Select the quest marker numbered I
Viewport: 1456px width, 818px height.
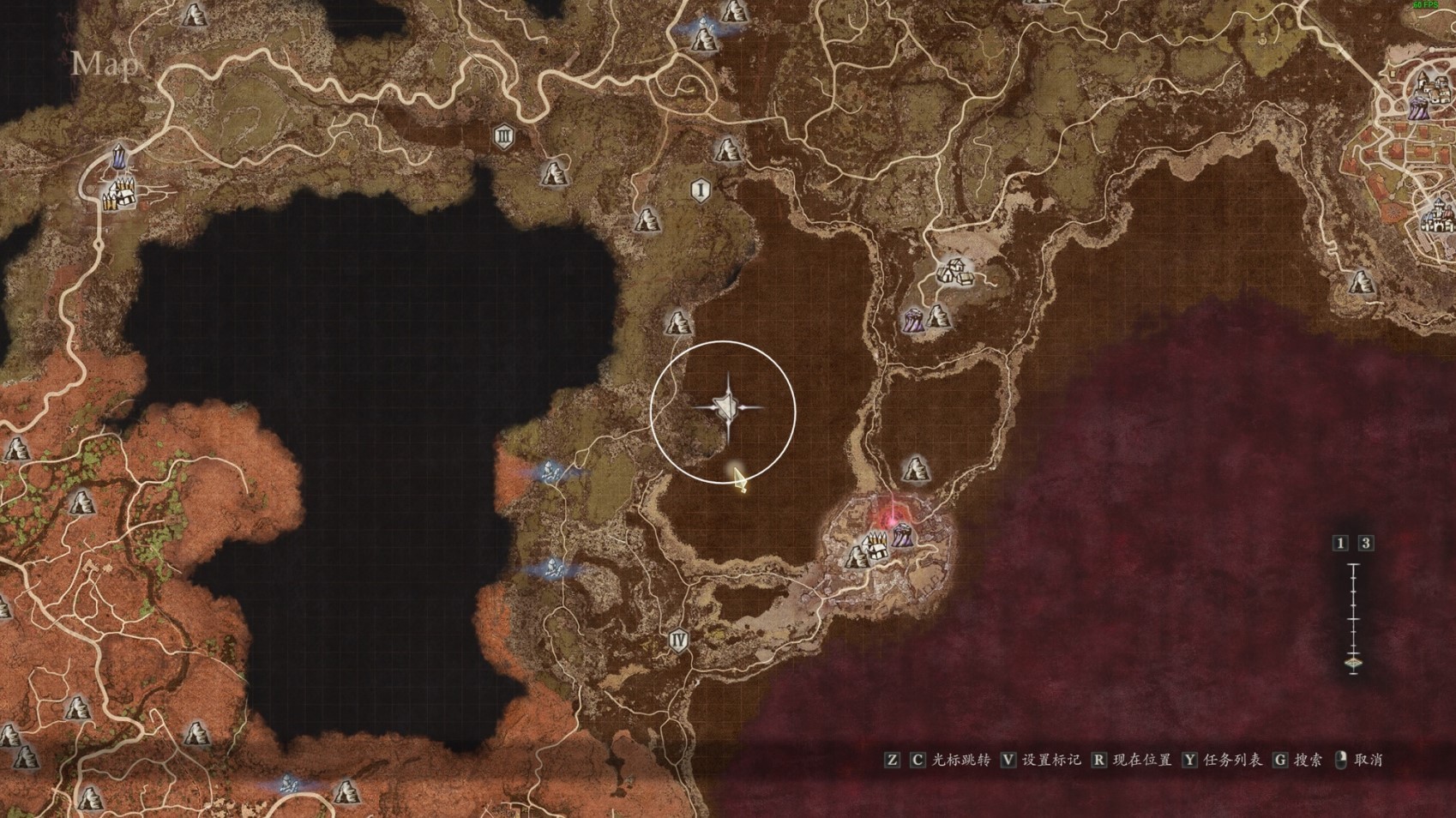point(701,189)
